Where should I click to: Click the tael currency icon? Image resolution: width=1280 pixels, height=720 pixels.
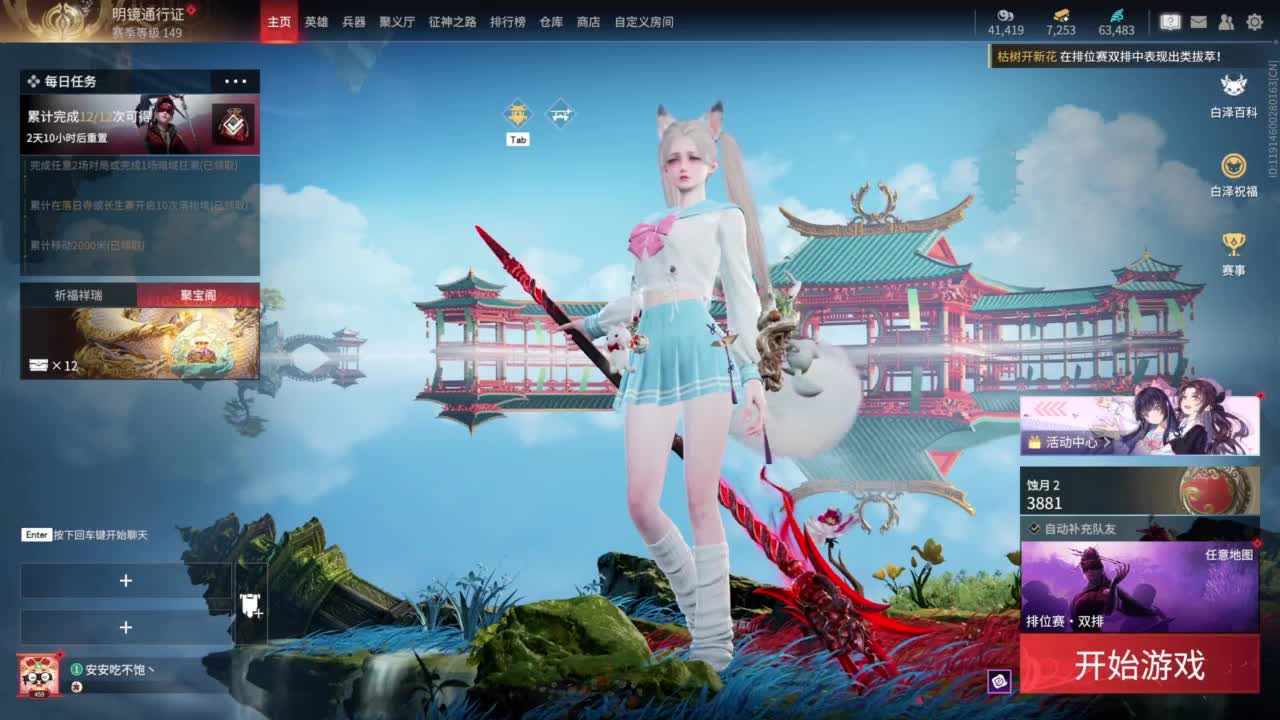point(1005,17)
